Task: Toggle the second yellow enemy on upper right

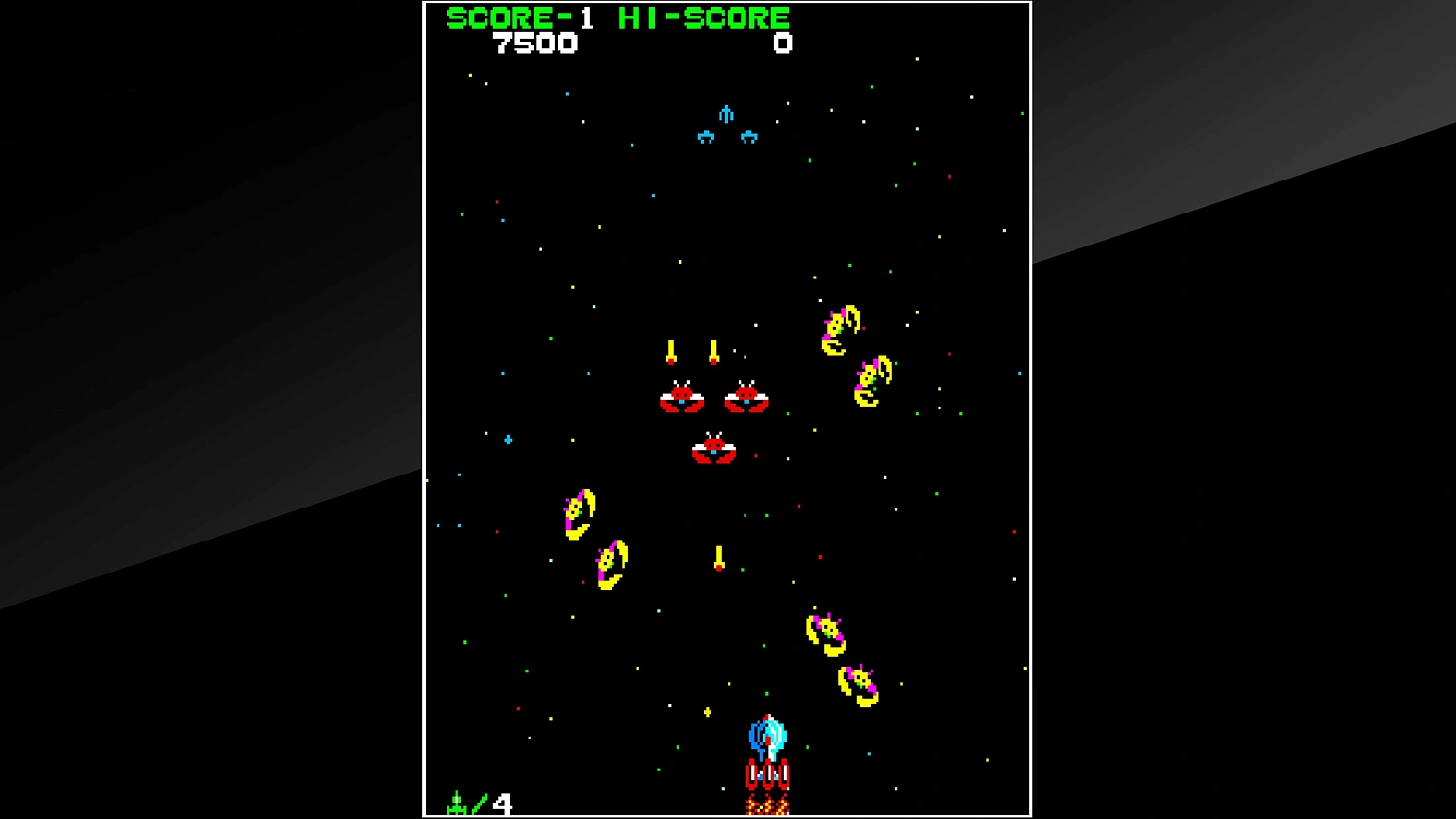Action: coord(872,378)
